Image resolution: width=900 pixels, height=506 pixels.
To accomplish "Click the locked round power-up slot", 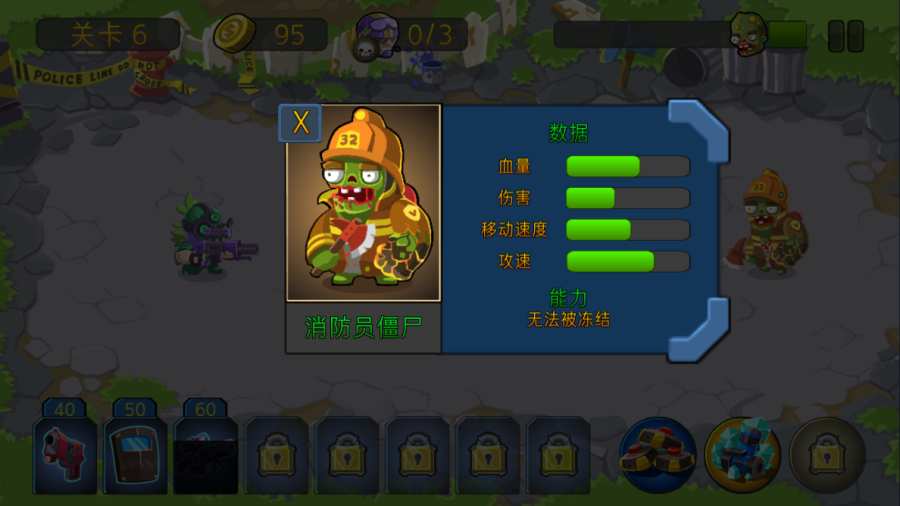I will pos(827,455).
